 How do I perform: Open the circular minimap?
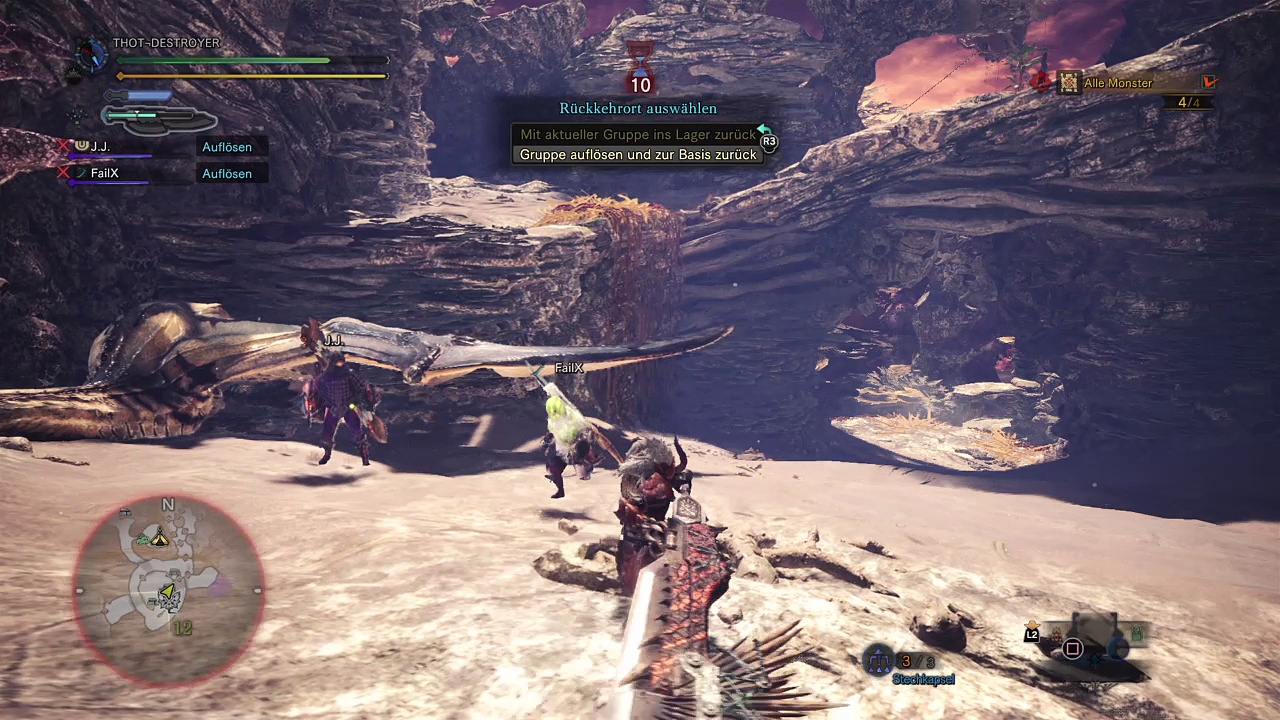168,590
